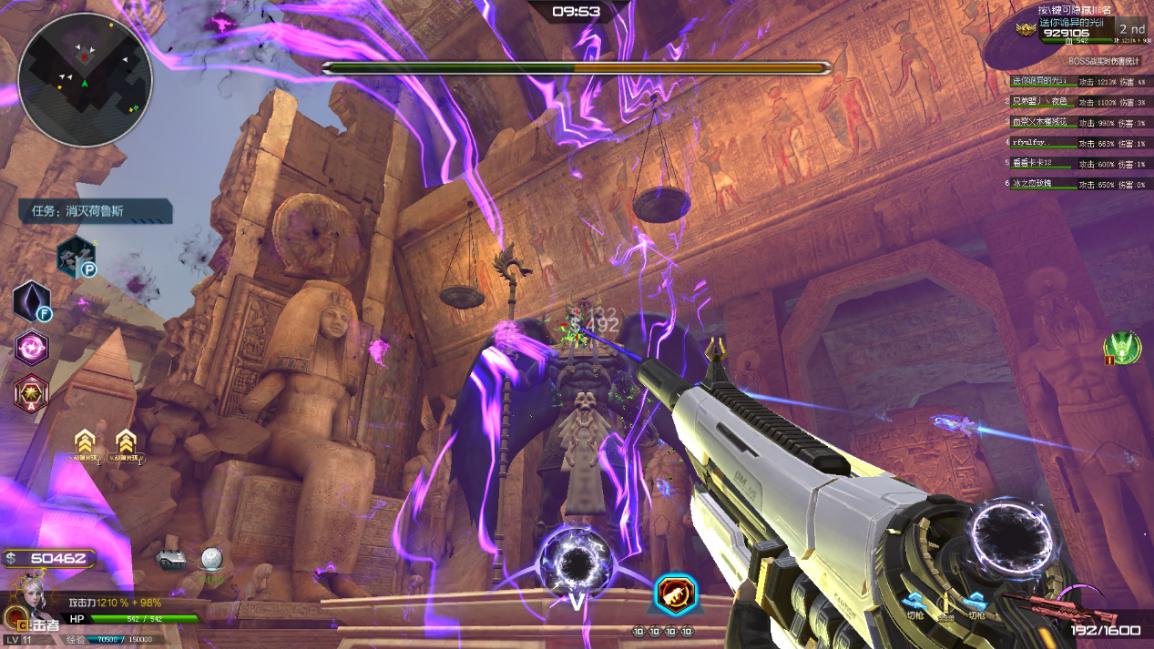The image size is (1154, 649).
Task: Use the supply crate item icon
Action: pos(171,561)
